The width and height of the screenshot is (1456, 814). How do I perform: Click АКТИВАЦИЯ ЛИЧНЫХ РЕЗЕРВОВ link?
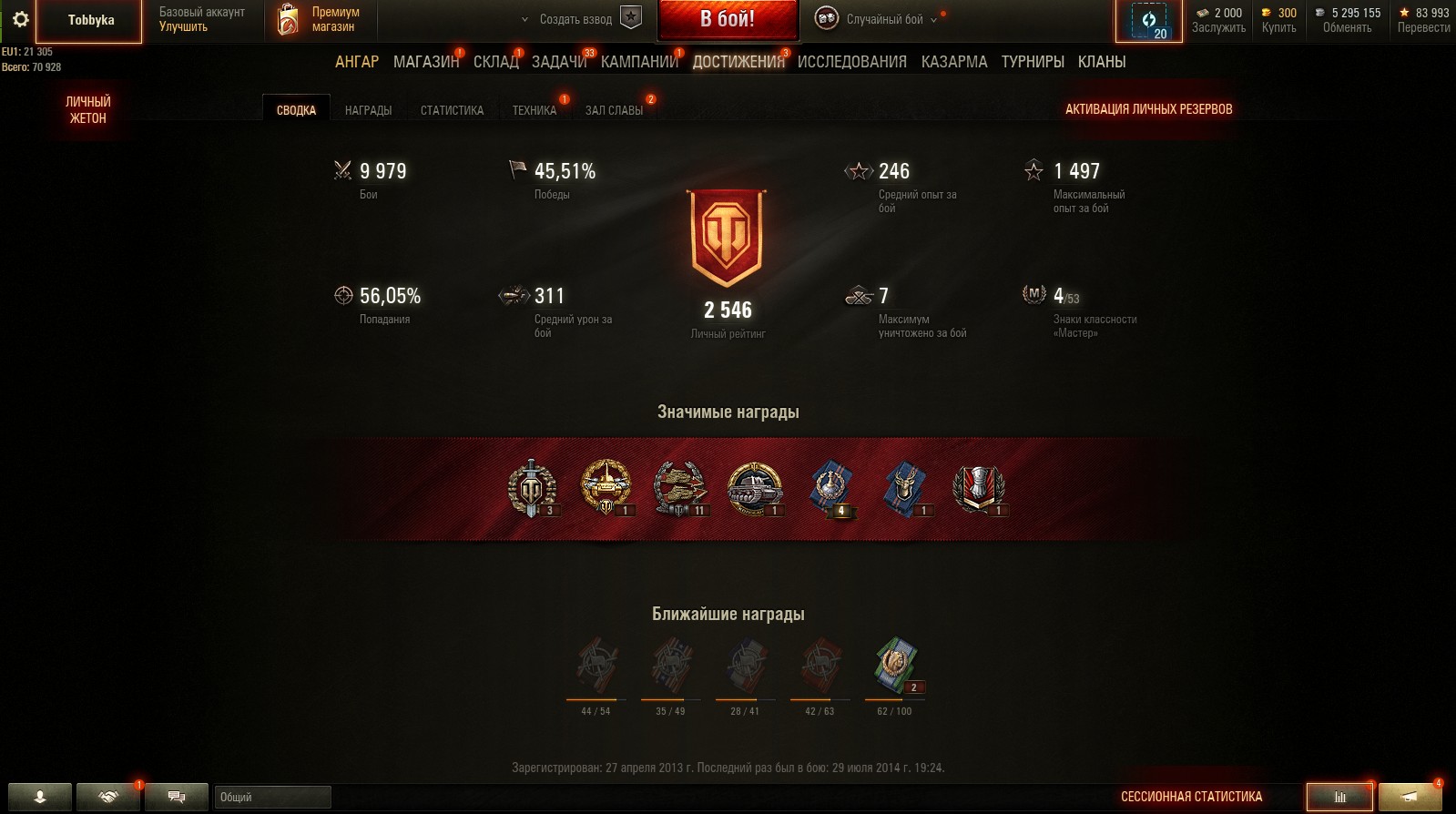(x=1149, y=107)
